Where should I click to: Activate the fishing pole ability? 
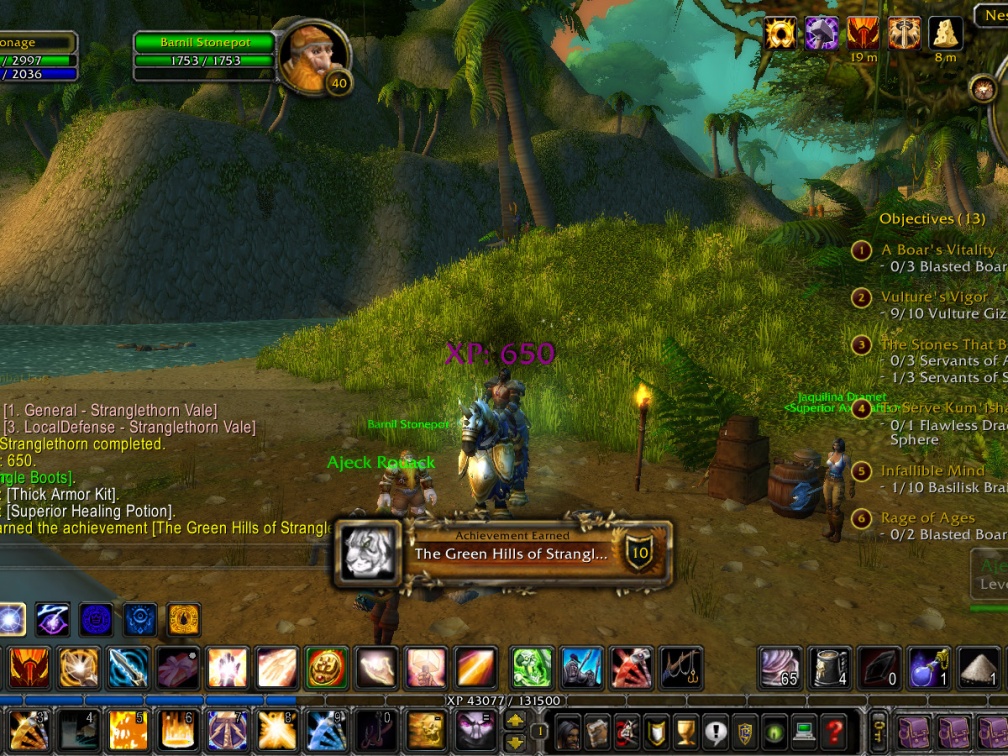681,669
